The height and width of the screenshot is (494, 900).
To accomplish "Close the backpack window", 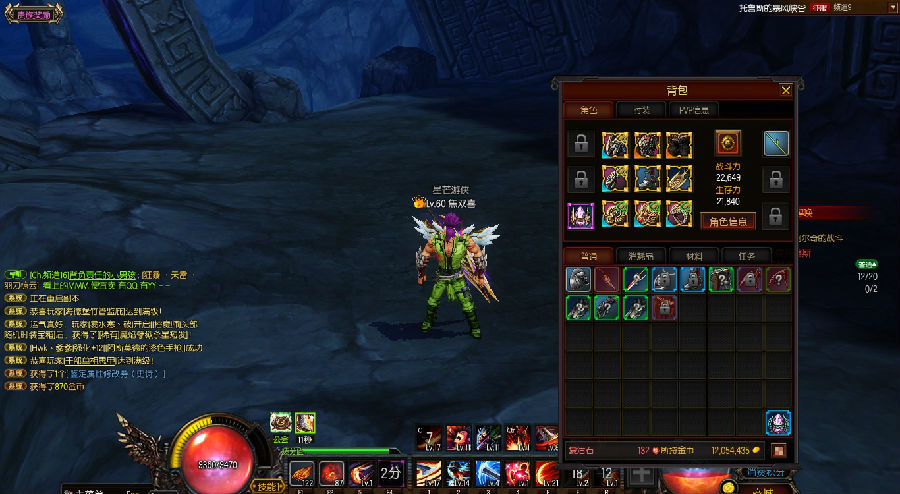I will point(786,90).
